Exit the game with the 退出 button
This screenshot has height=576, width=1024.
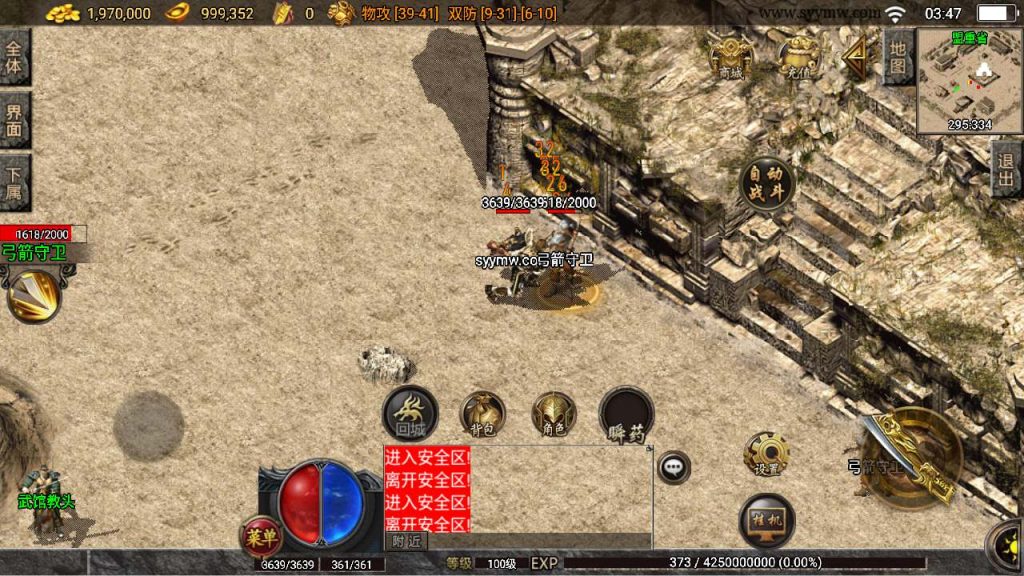click(1007, 169)
